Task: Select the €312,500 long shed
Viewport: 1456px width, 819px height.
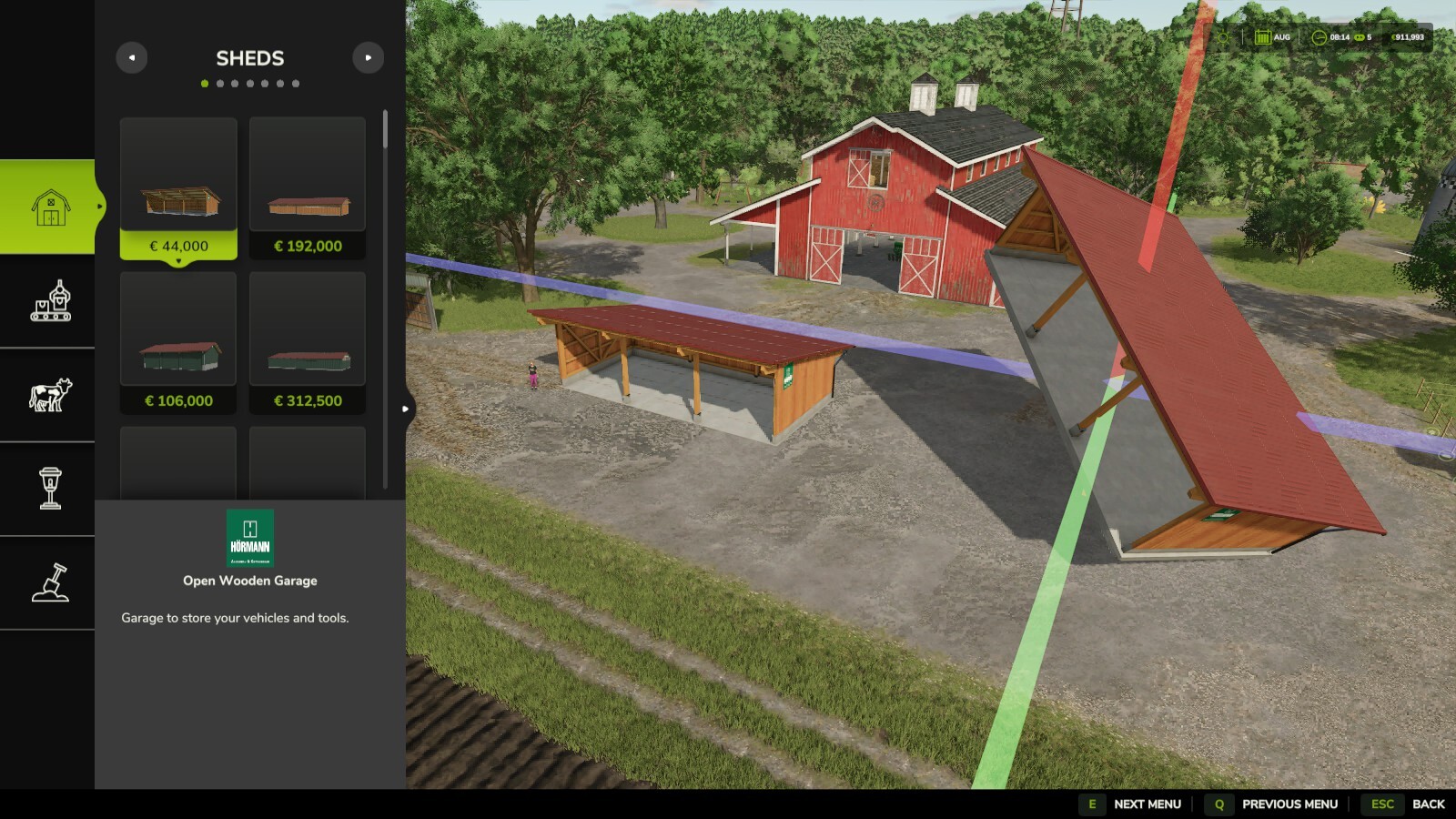Action: (x=308, y=342)
